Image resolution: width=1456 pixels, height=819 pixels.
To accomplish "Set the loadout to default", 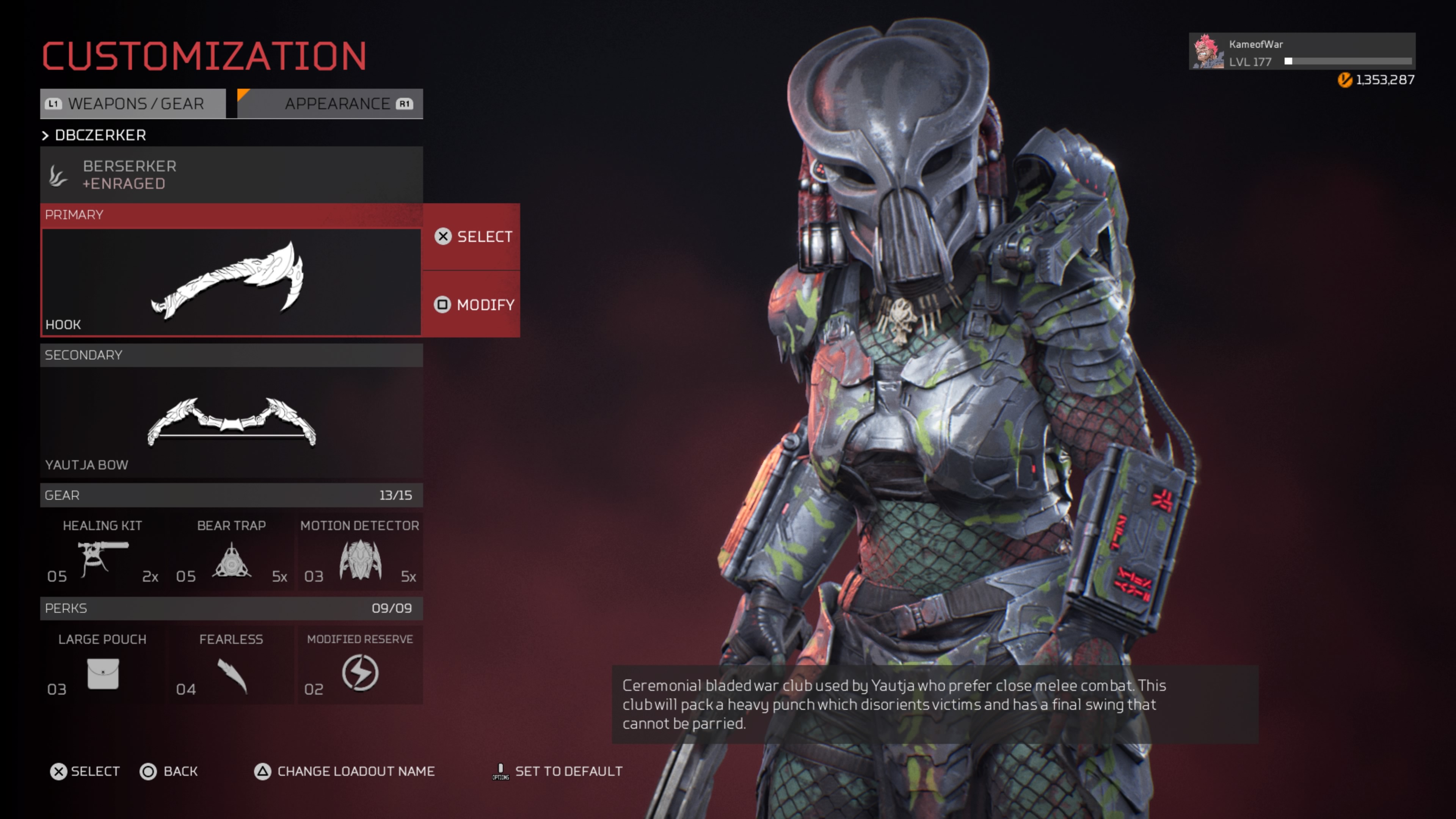I will click(557, 772).
